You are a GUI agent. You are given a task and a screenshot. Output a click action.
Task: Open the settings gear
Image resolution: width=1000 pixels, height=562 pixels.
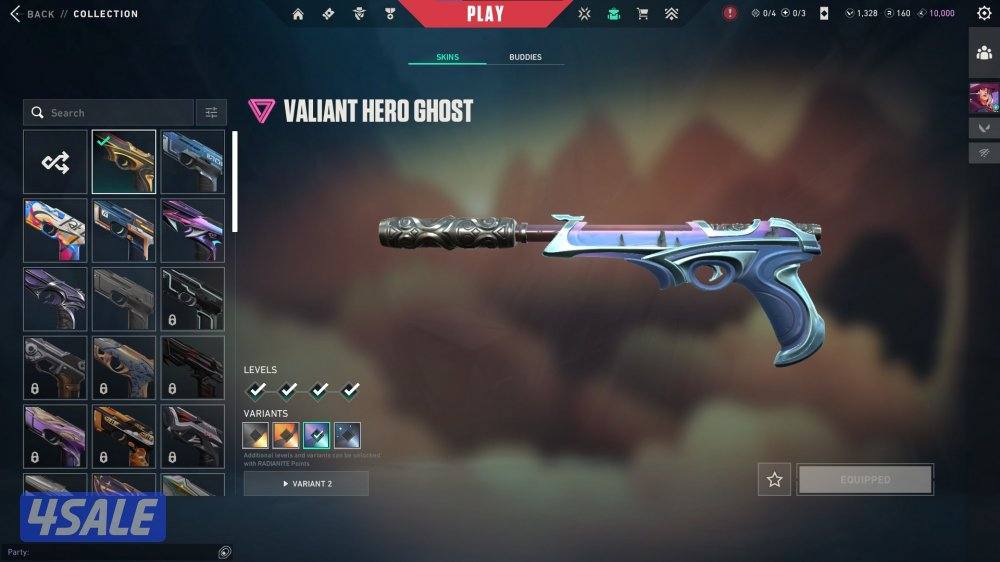tap(984, 14)
